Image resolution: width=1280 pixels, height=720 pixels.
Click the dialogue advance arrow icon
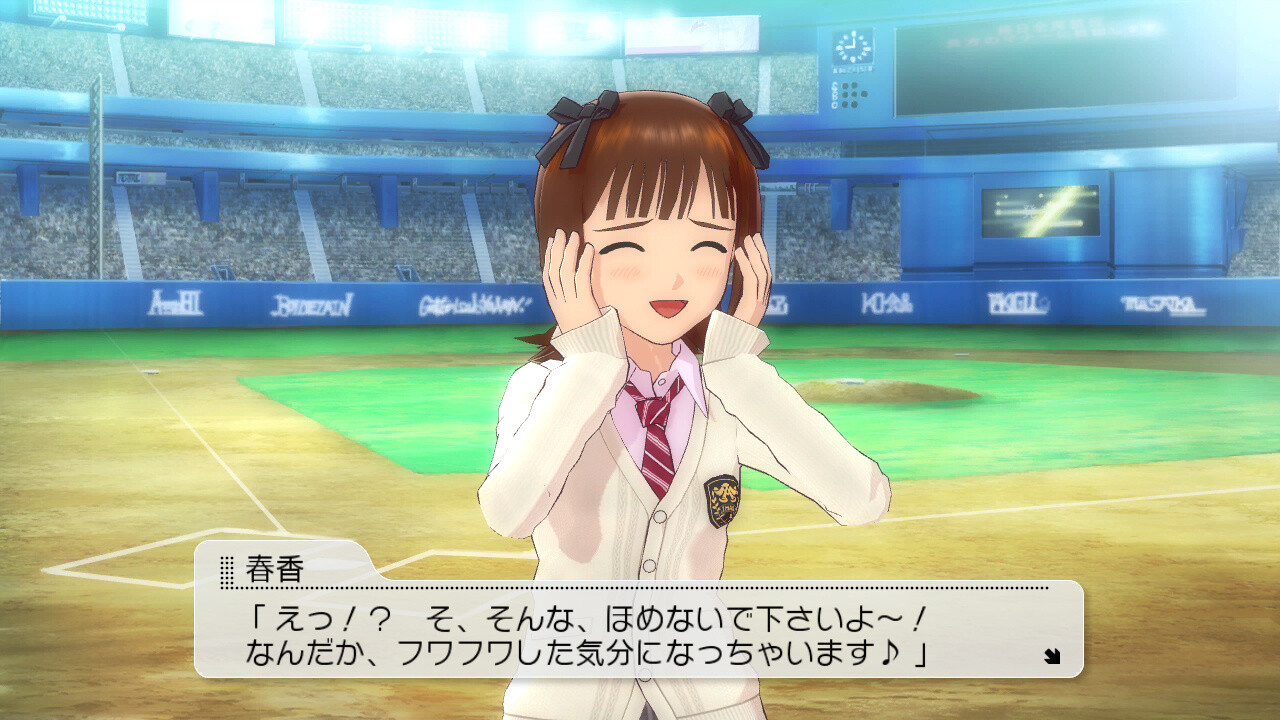tap(1051, 657)
